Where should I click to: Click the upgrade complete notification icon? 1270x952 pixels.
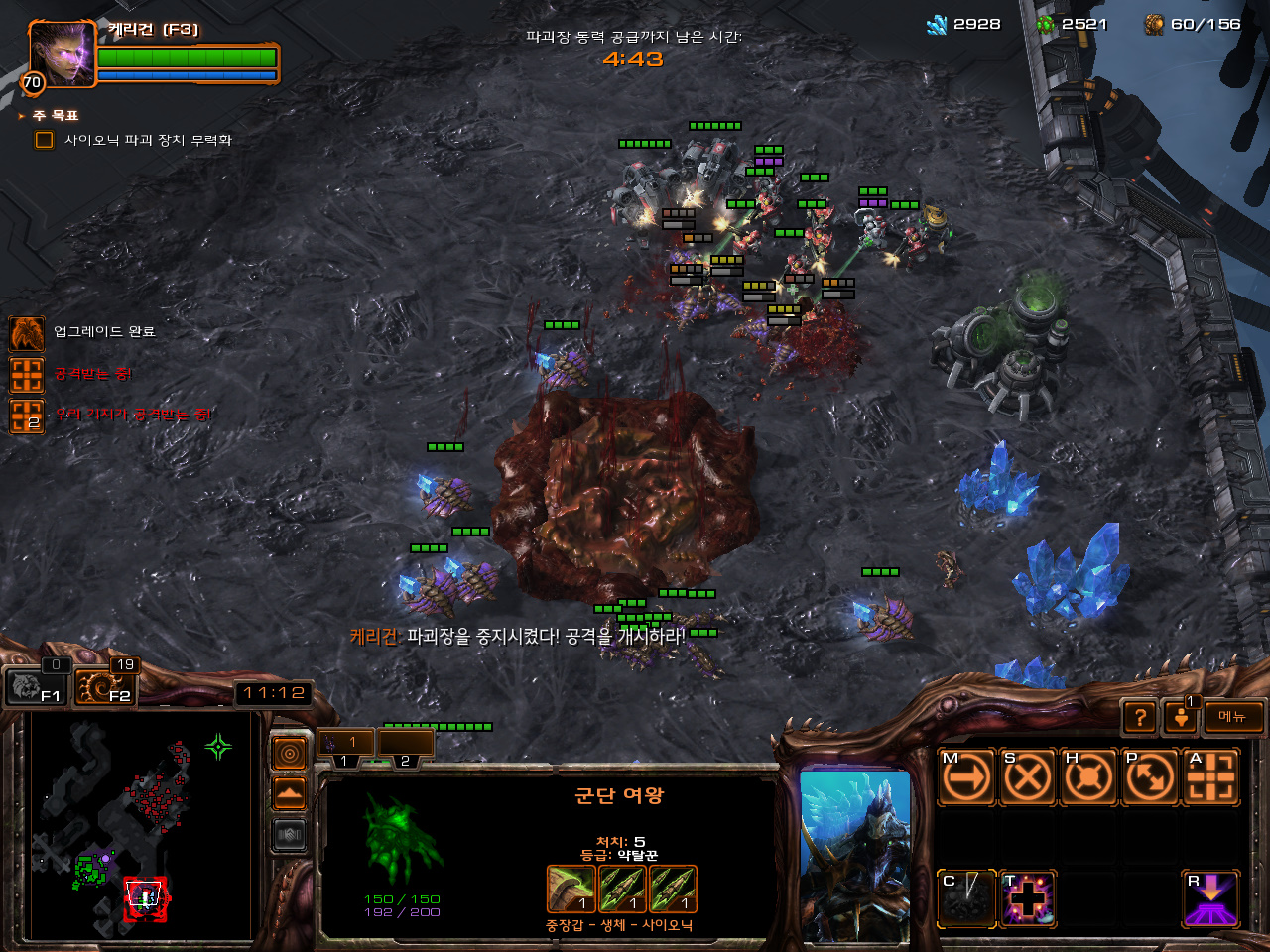point(27,333)
